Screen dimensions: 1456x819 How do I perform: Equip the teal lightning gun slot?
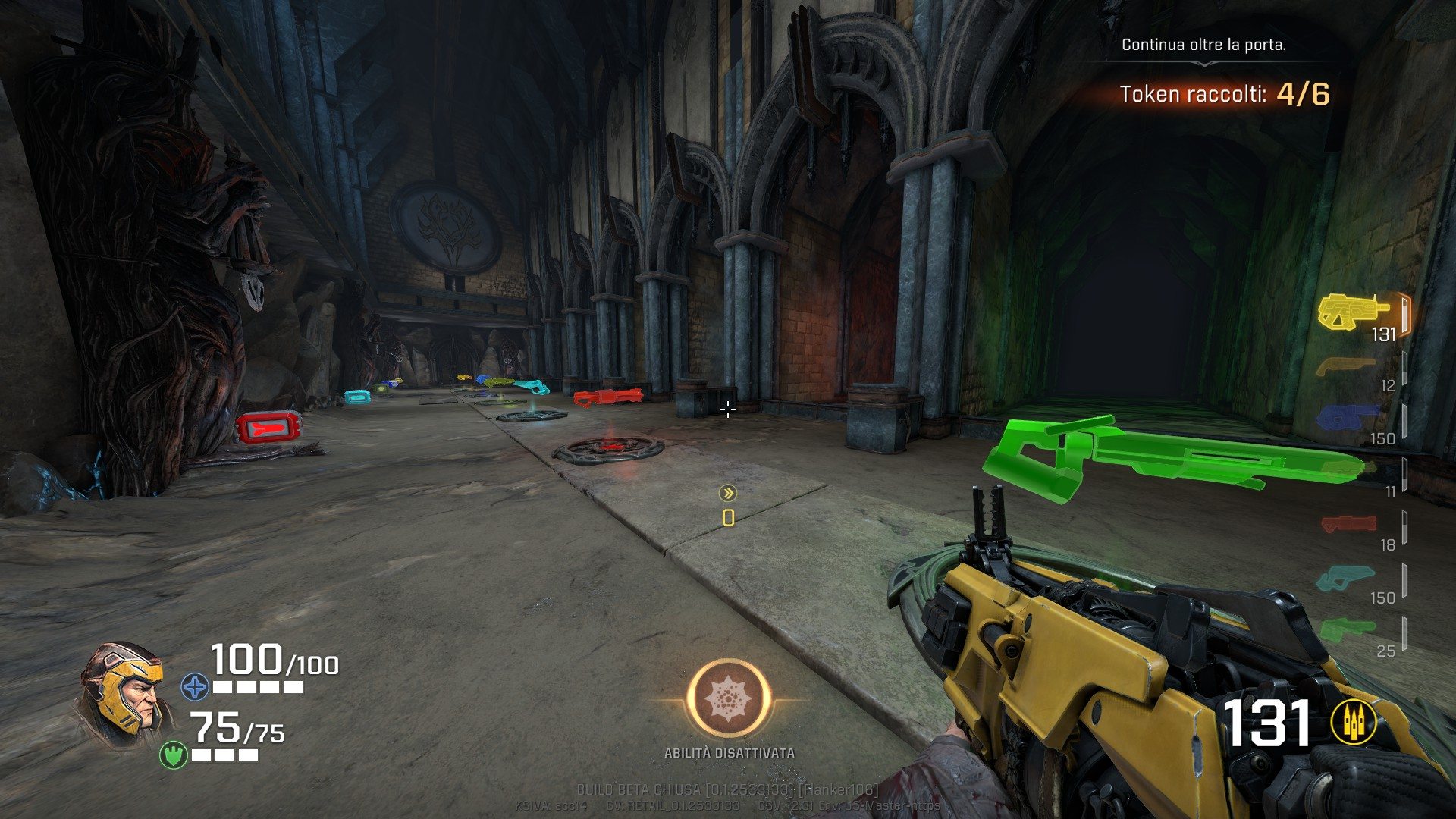tap(1345, 579)
